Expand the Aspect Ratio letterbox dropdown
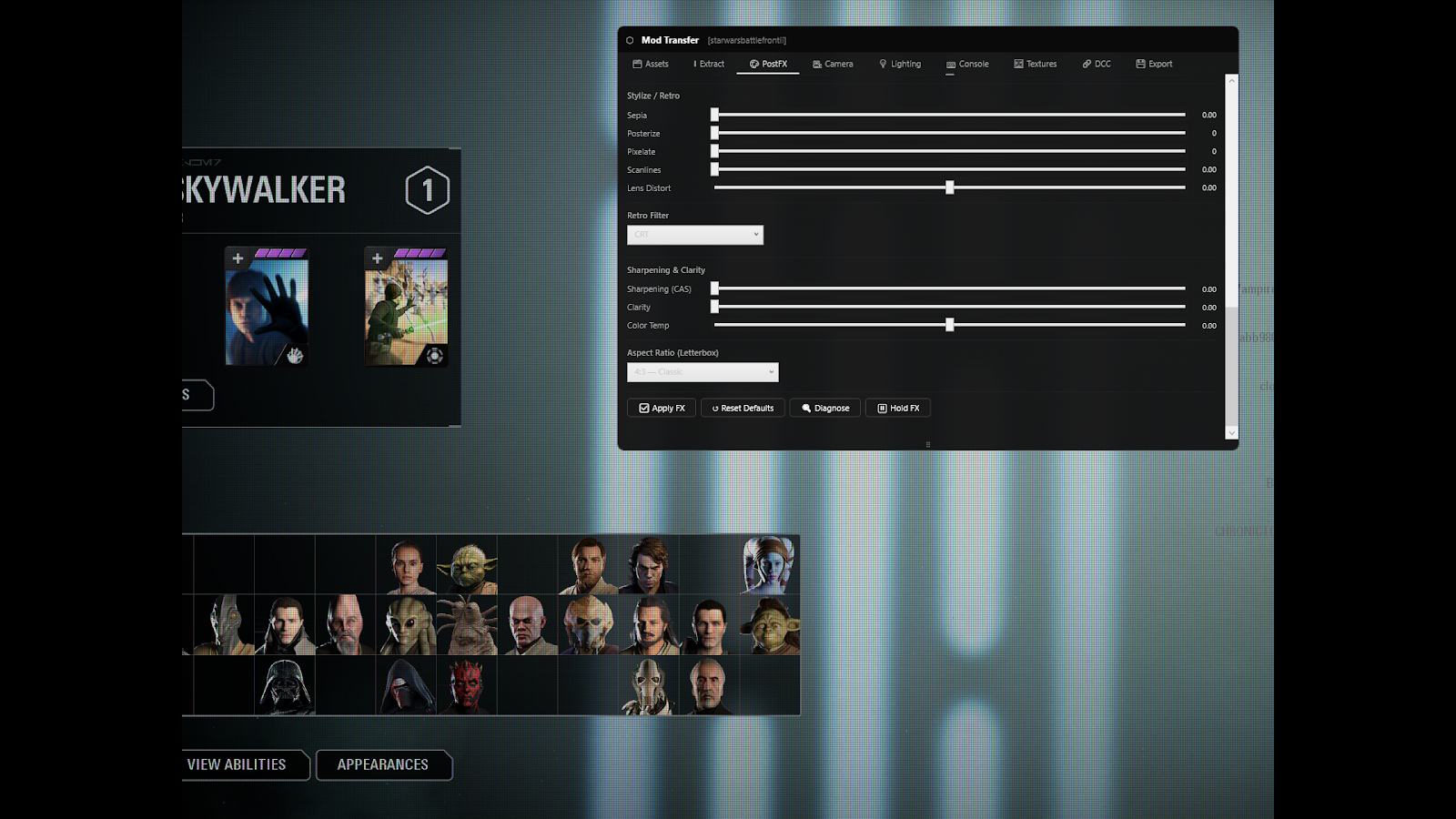 [x=703, y=371]
